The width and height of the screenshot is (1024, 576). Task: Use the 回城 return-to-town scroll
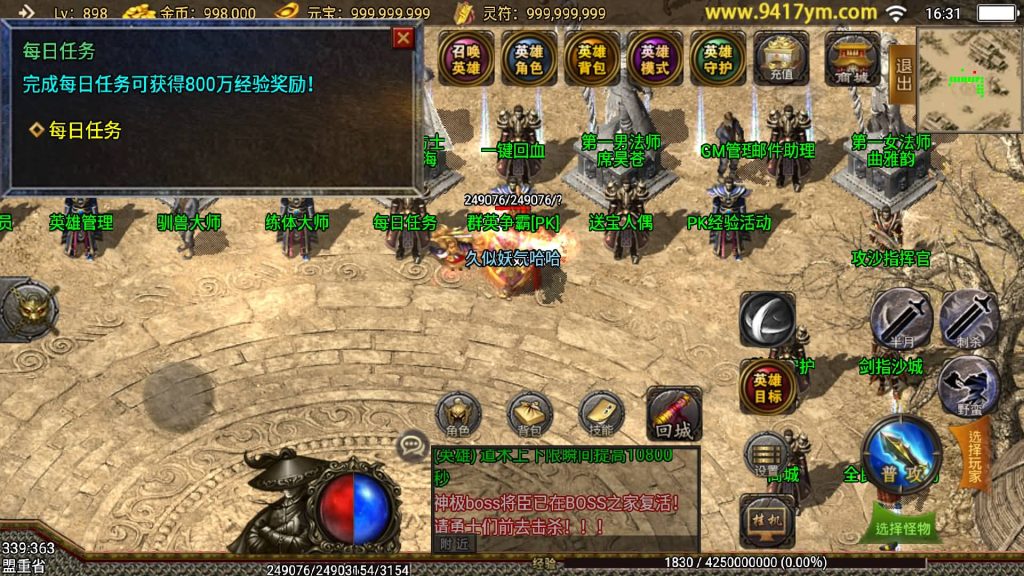[674, 414]
